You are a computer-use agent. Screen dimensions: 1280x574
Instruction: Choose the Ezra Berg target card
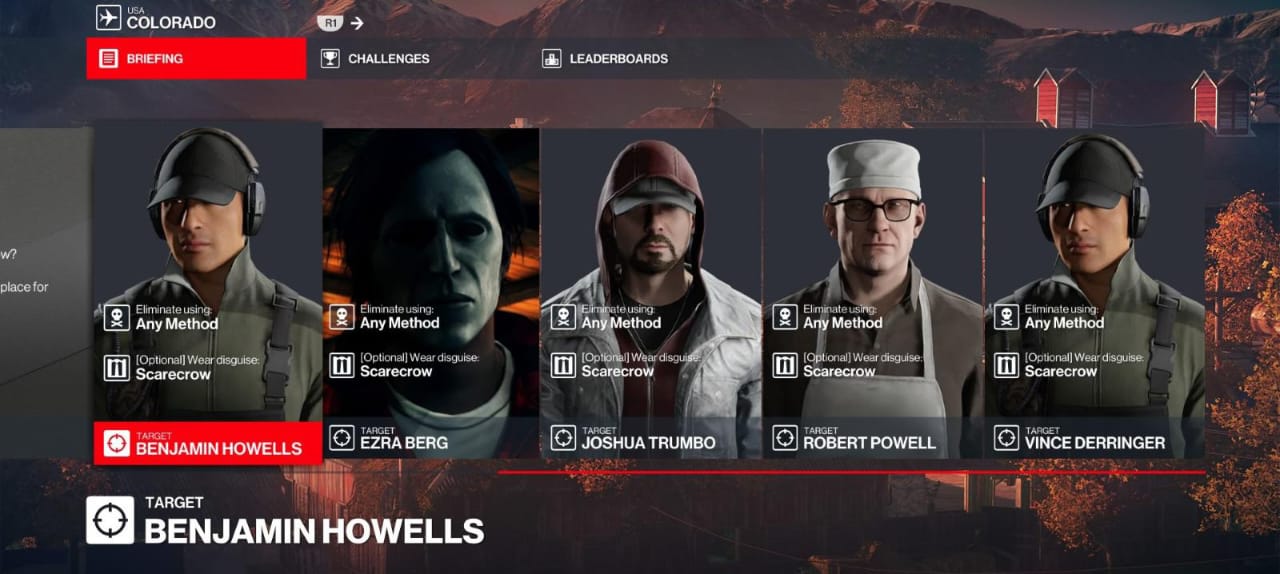[x=430, y=292]
